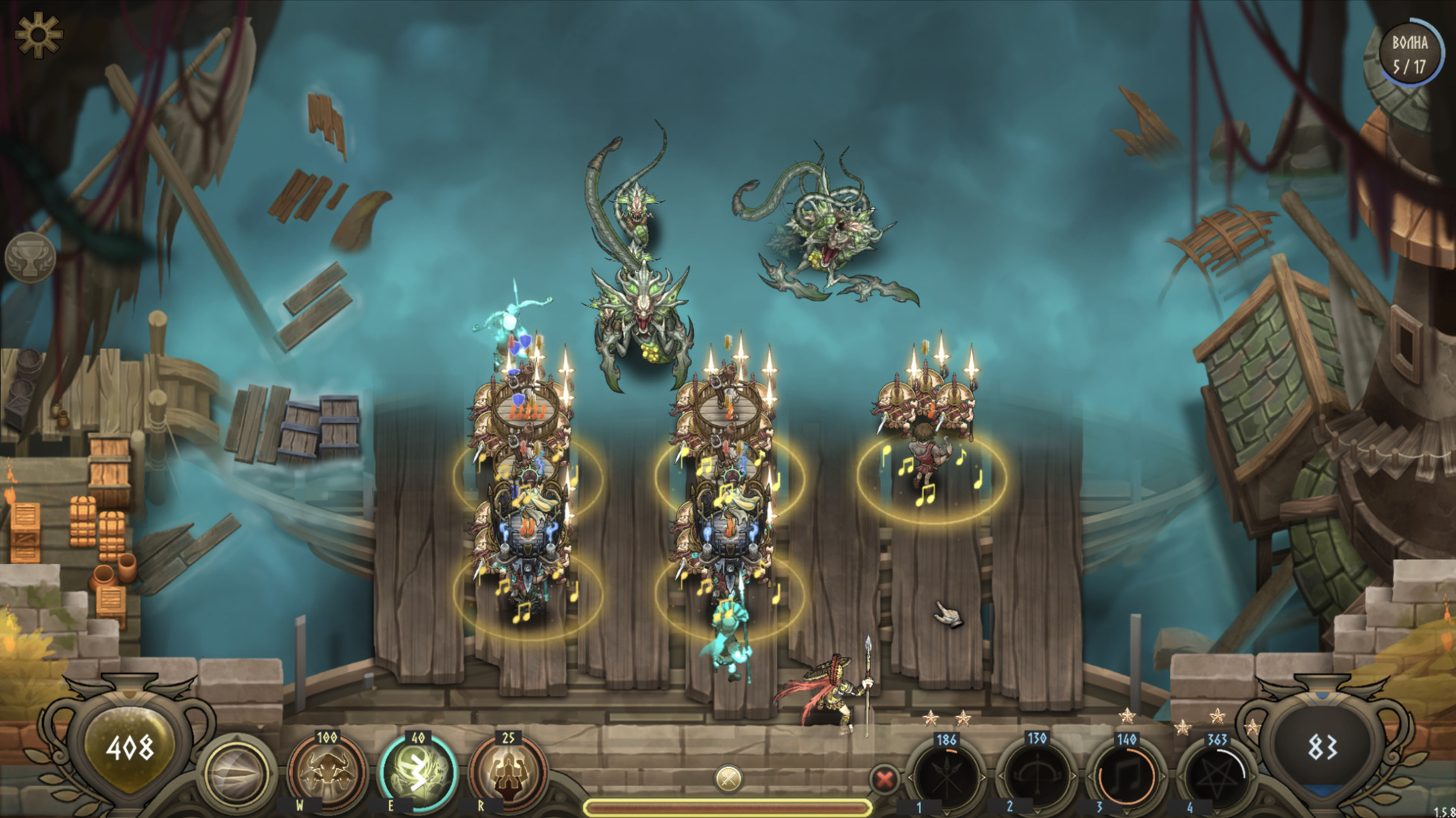1456x818 pixels.
Task: Open settings via the gear icon
Action: click(x=37, y=35)
